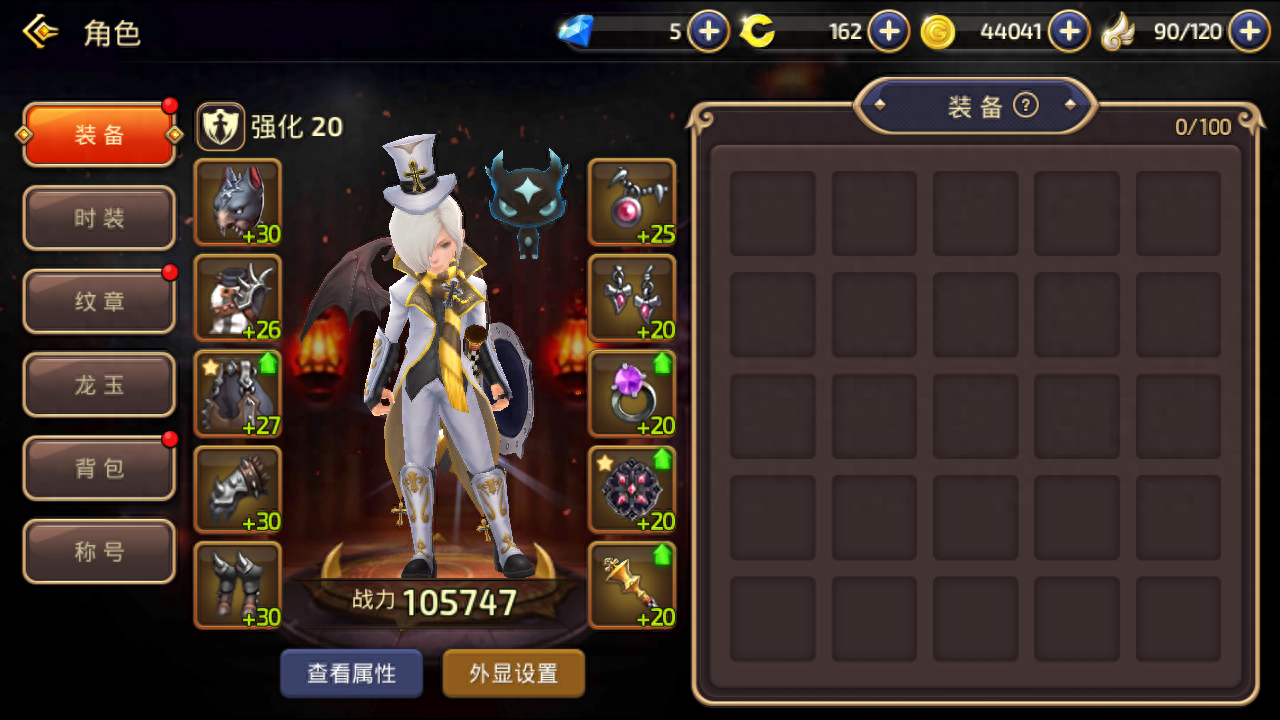Add more blue diamonds with plus button
The image size is (1280, 720).
[x=708, y=32]
